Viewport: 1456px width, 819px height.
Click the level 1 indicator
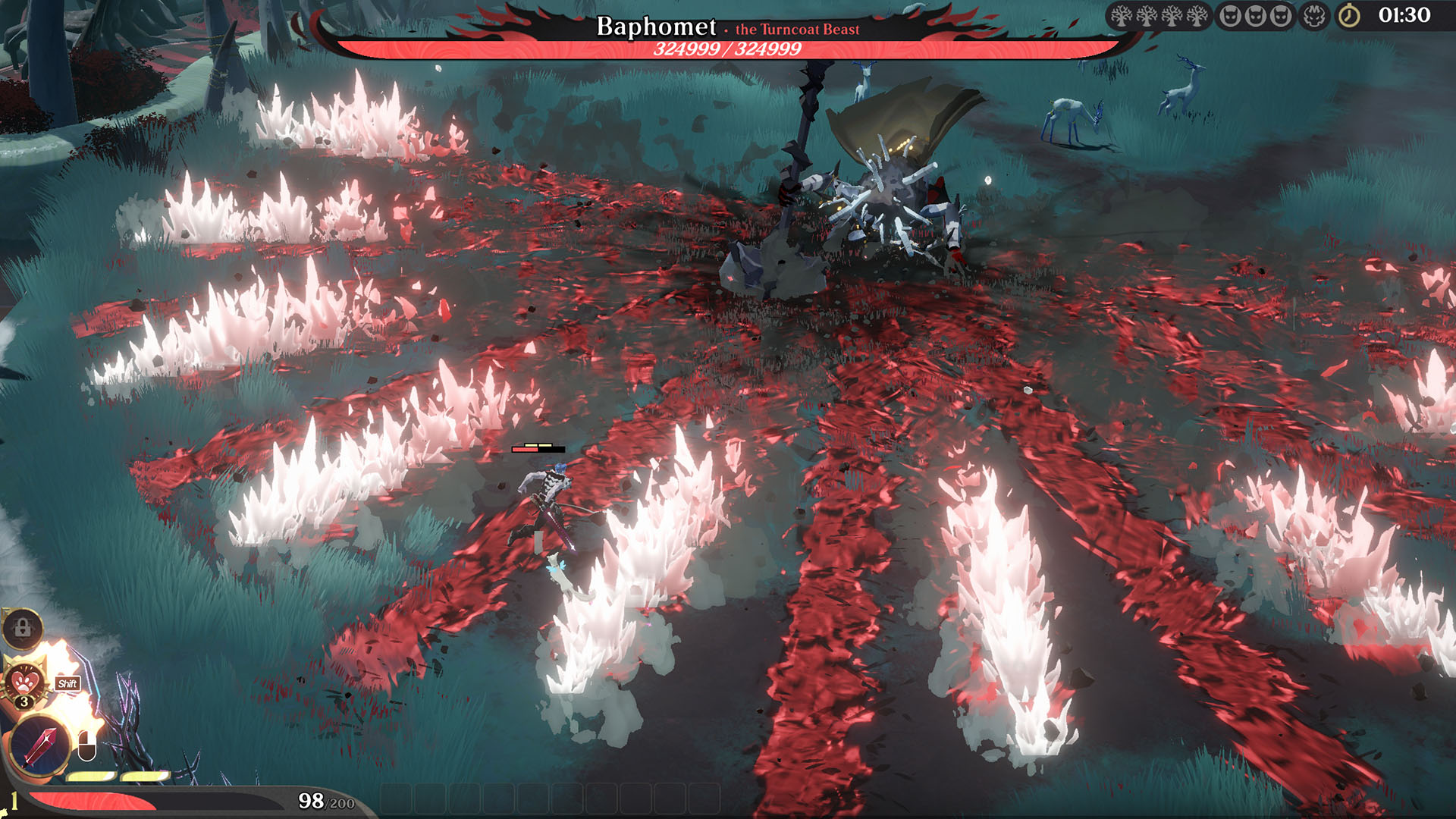tap(14, 799)
